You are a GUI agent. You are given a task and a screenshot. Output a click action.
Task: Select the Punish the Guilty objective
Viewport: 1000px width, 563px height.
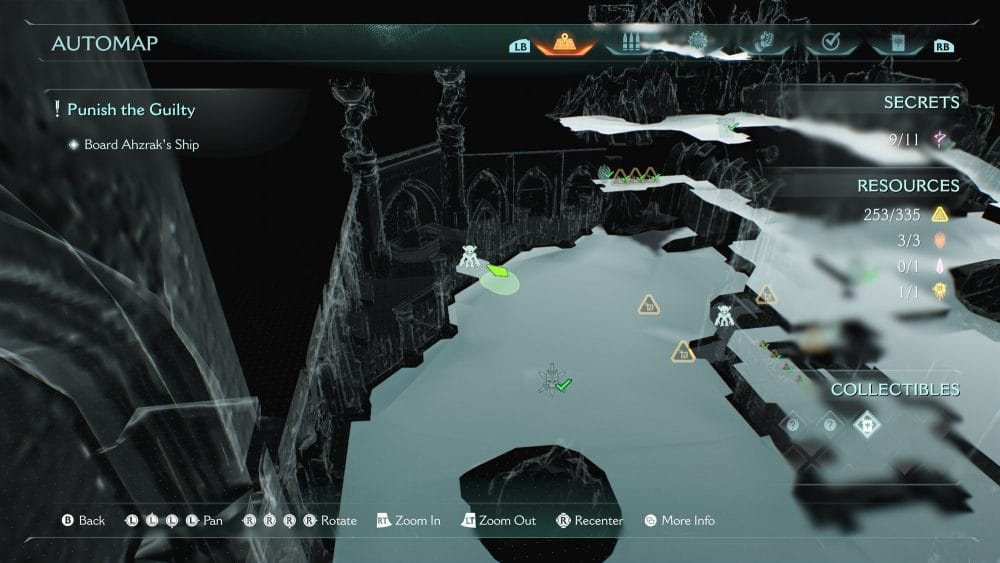pyautogui.click(x=130, y=109)
